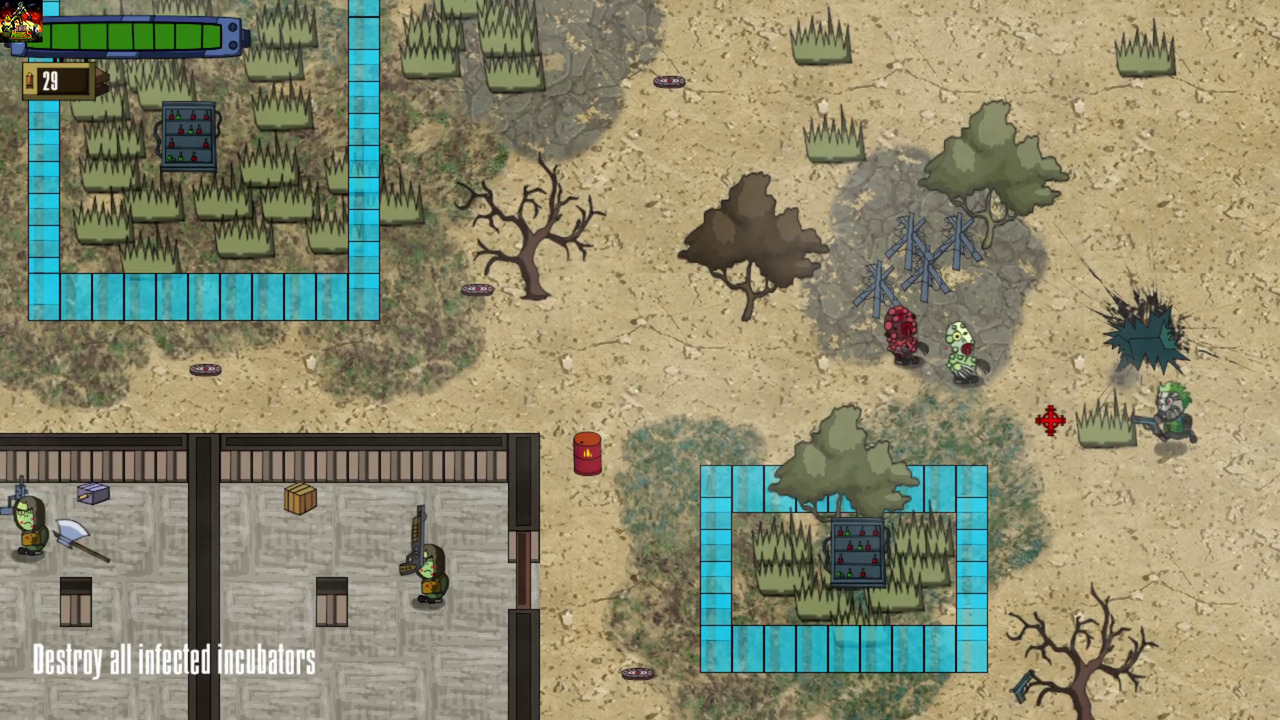Select the ammo clip icon beside number 29

[28, 82]
